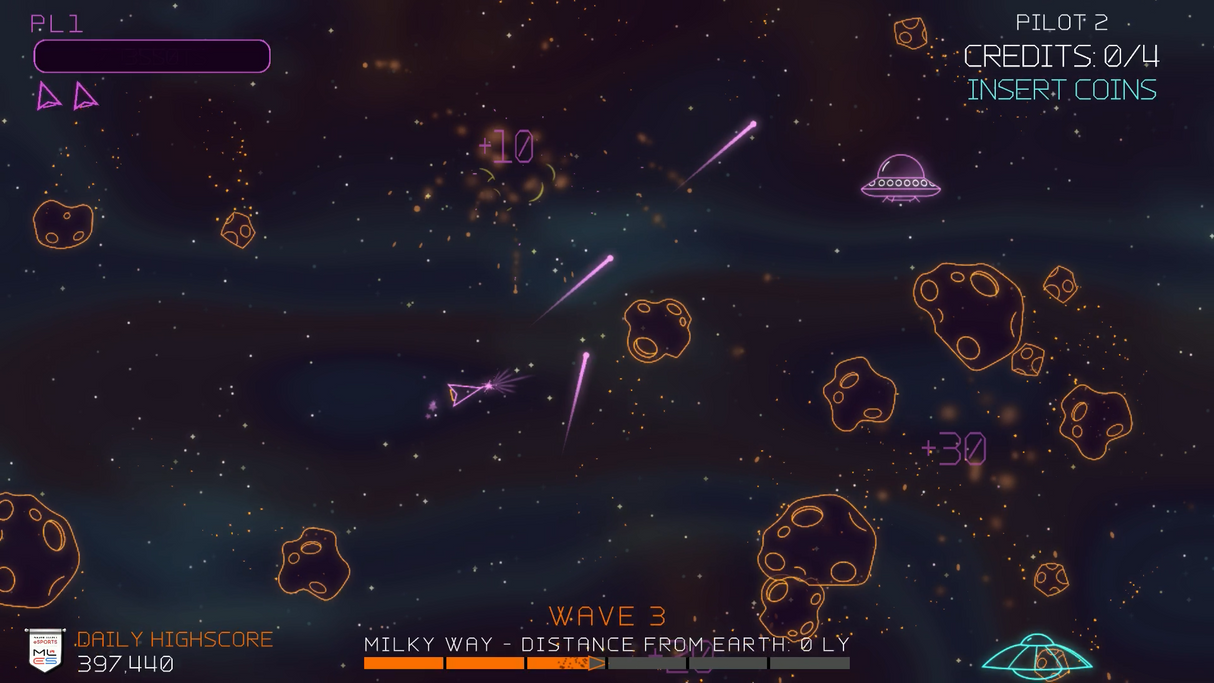The width and height of the screenshot is (1214, 683).
Task: Open the eSports badge beside Daily Highscore
Action: [45, 650]
